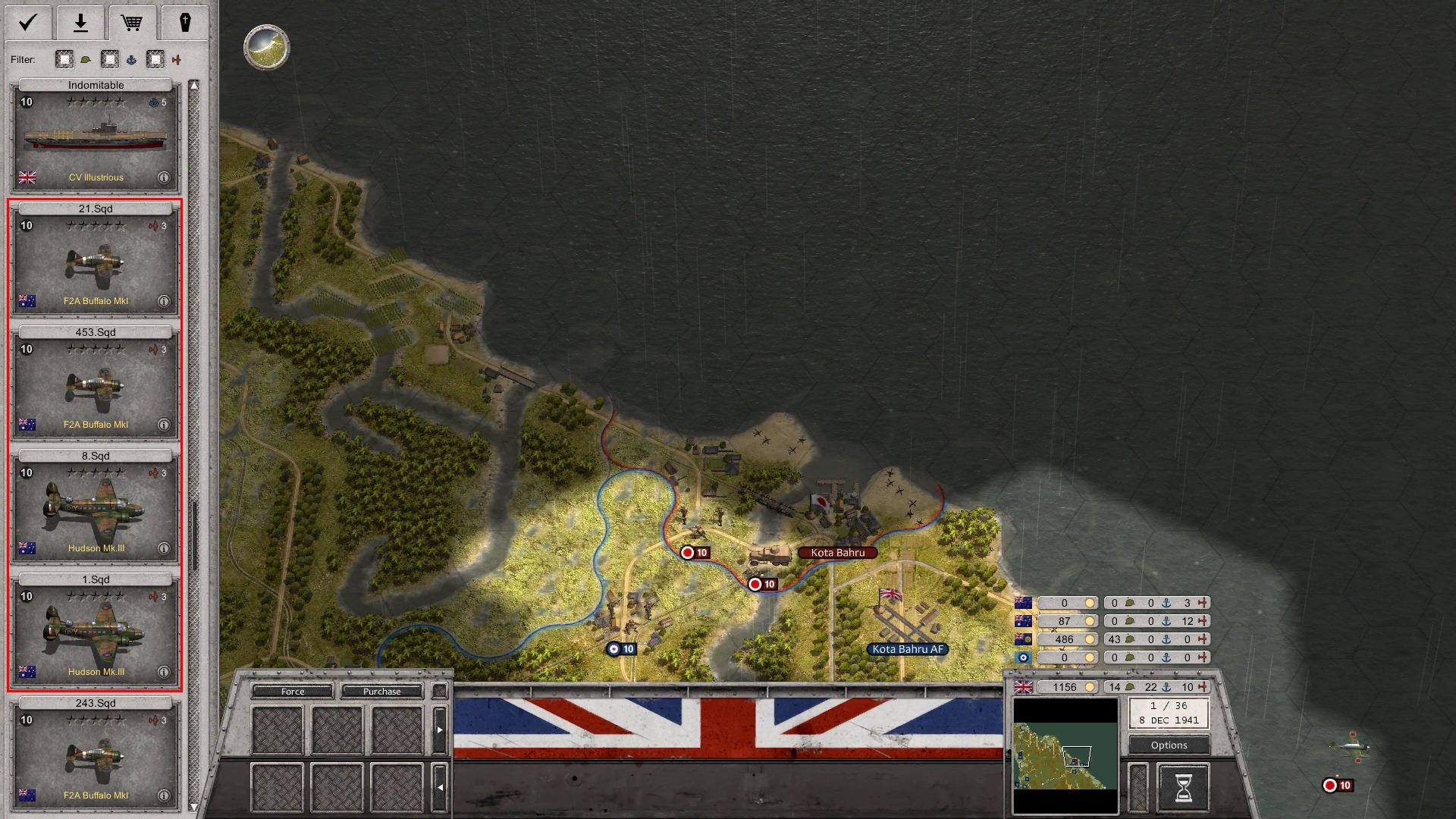The image size is (1456, 819).
Task: Open the Purchase shopping cart tab
Action: [133, 22]
